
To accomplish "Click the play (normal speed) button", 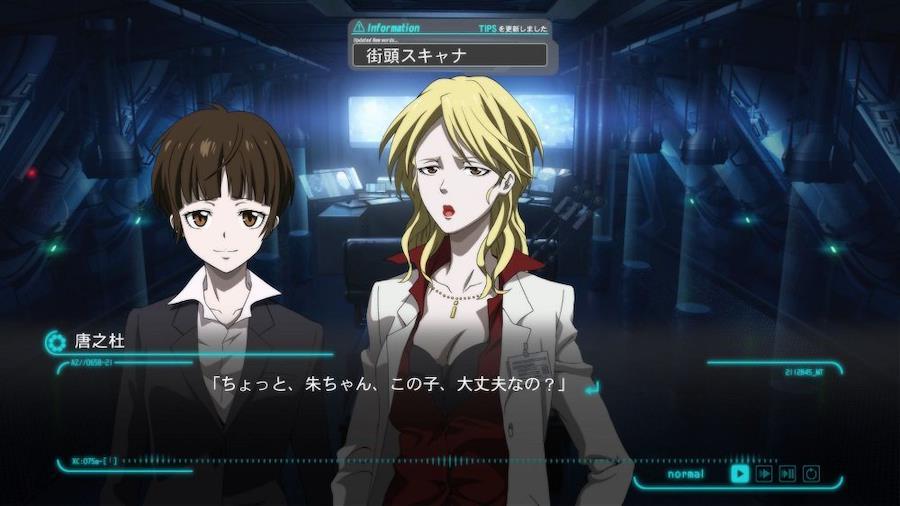I will [740, 473].
